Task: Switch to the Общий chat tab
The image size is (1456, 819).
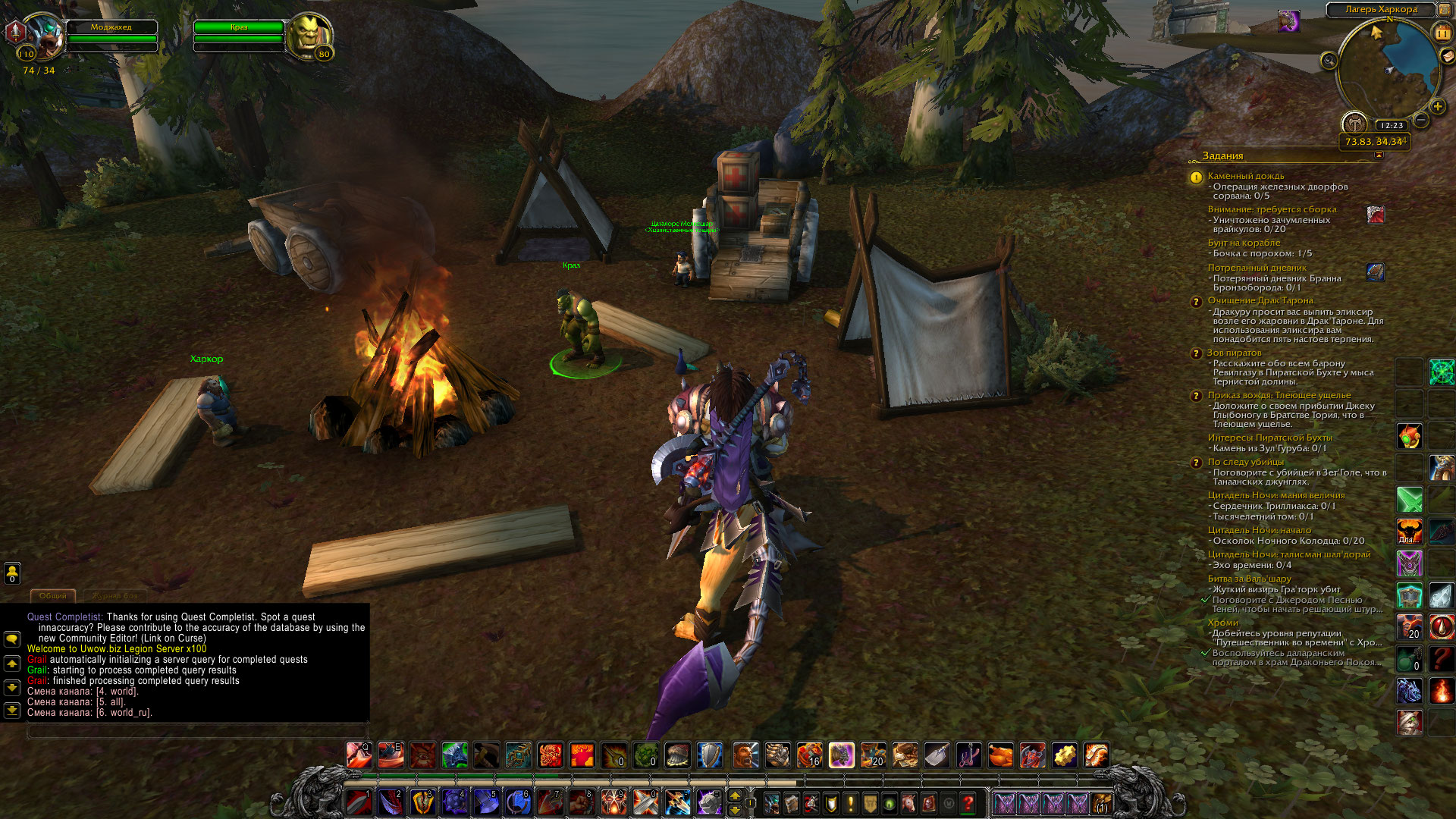Action: 52,596
